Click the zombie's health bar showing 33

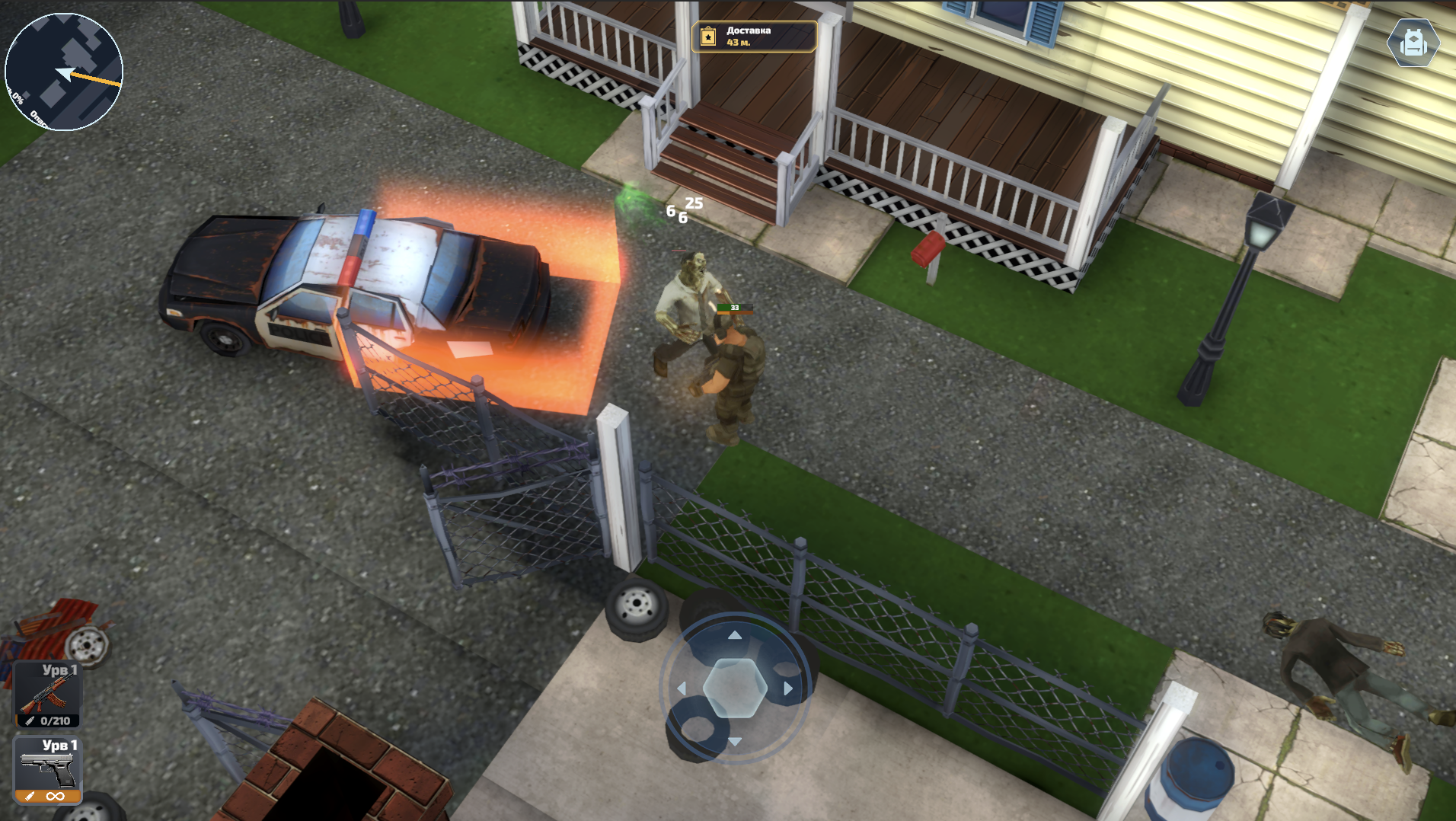(733, 310)
